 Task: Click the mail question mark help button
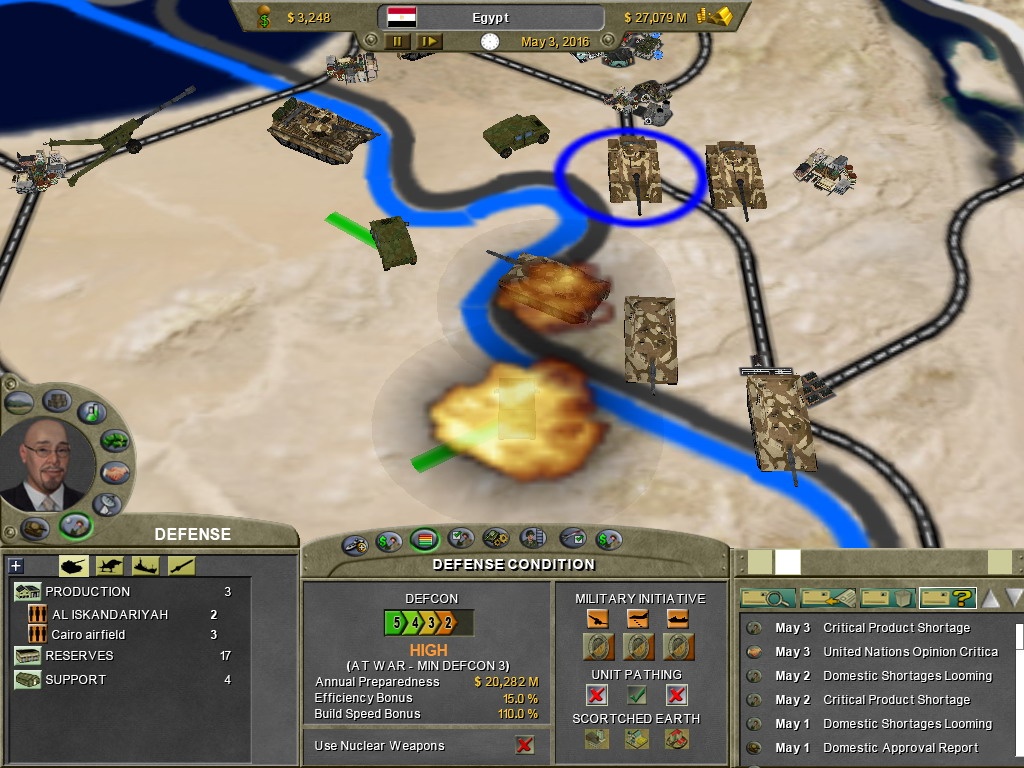coord(947,598)
